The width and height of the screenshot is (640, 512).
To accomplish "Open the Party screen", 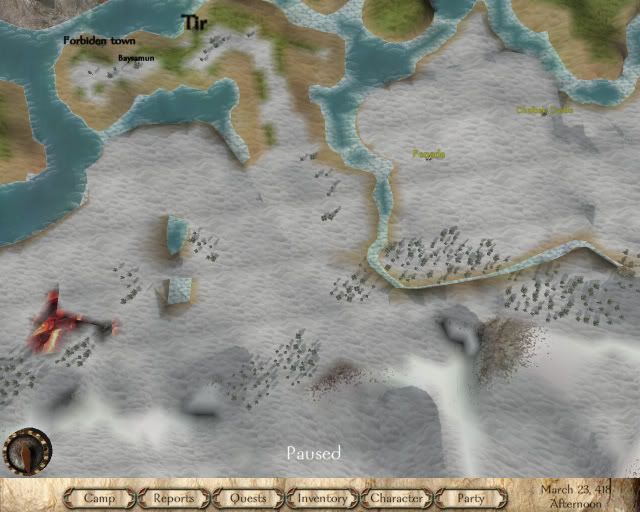I will (470, 497).
